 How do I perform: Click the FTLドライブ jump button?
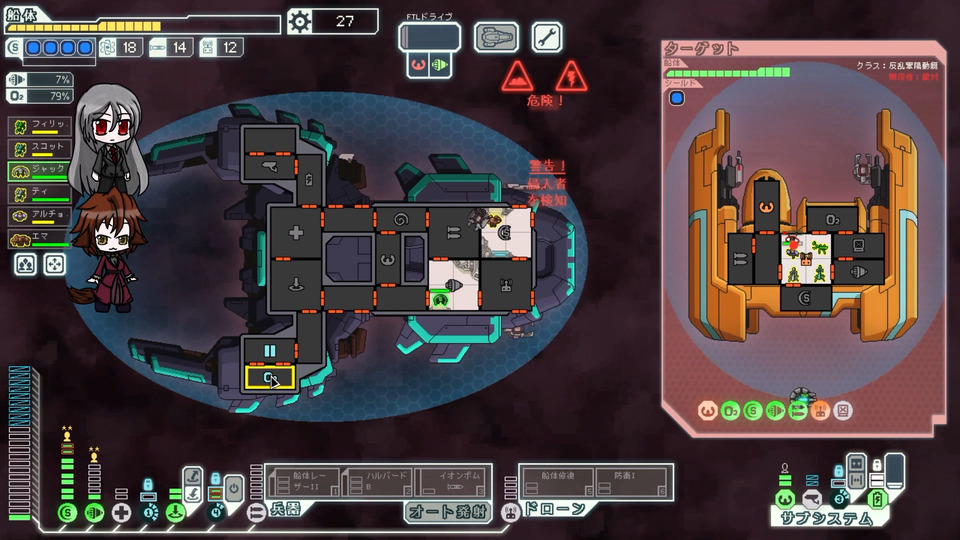coord(429,37)
